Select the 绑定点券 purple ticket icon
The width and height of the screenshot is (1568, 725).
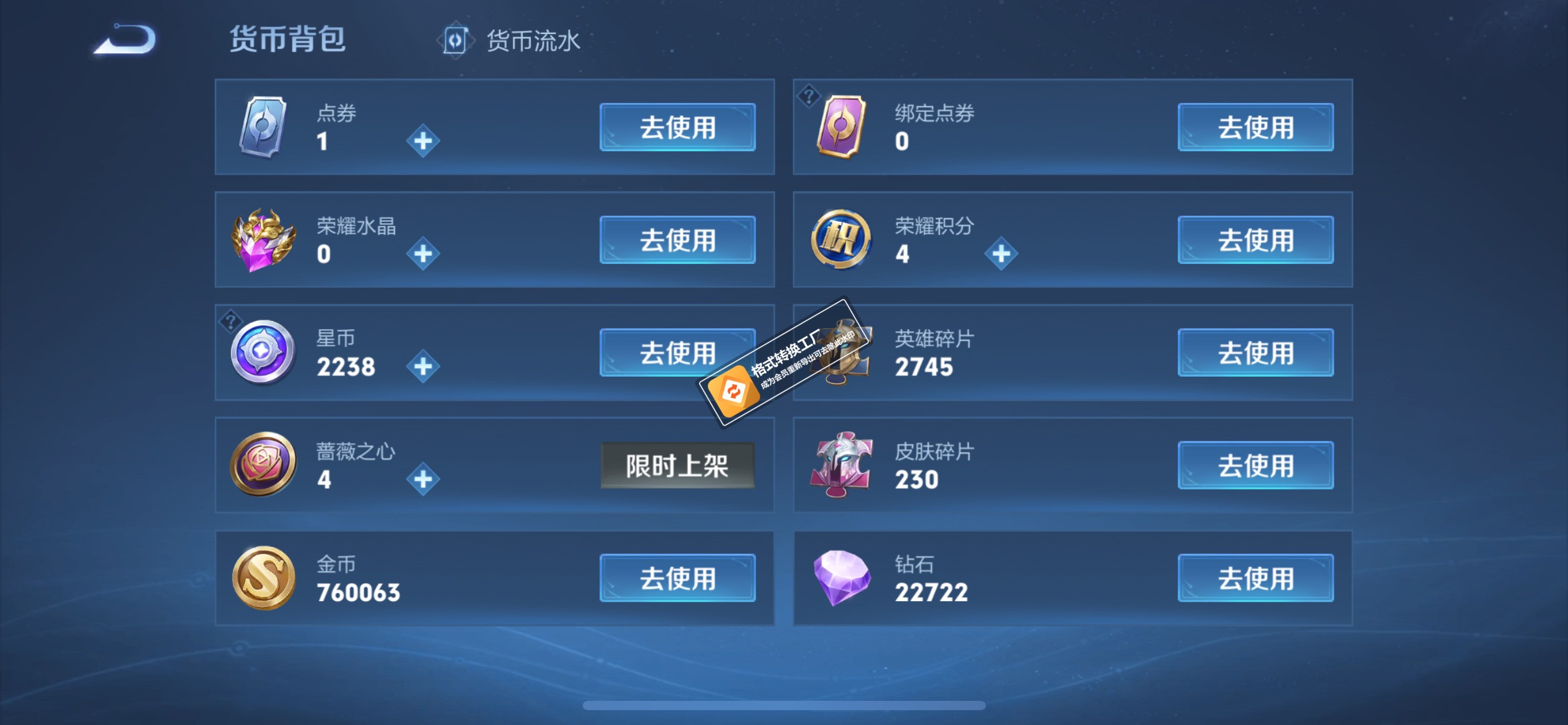(x=840, y=126)
